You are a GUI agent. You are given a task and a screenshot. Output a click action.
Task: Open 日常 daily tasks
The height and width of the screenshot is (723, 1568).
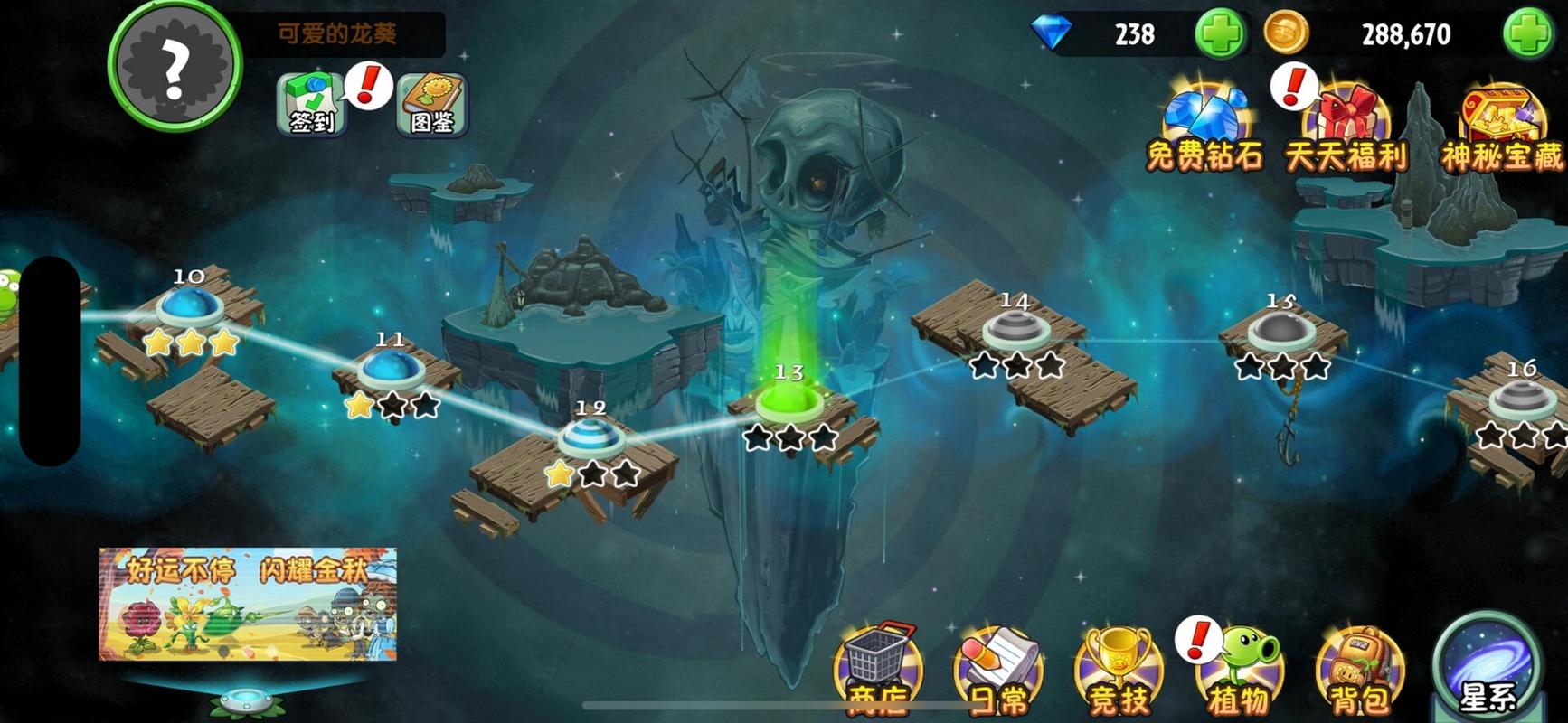(x=998, y=671)
